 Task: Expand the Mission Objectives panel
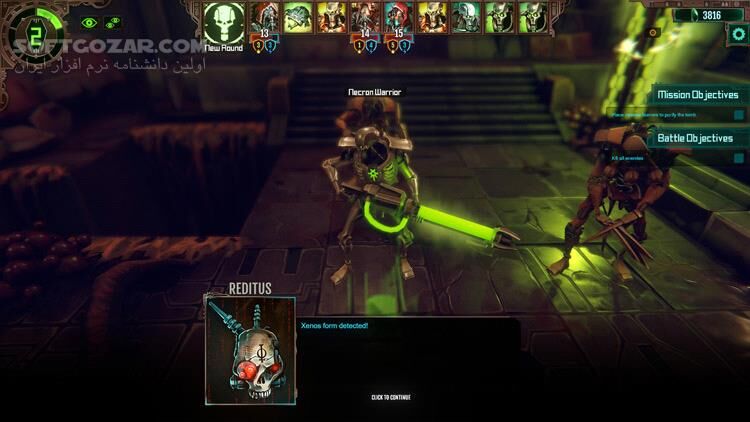(697, 95)
